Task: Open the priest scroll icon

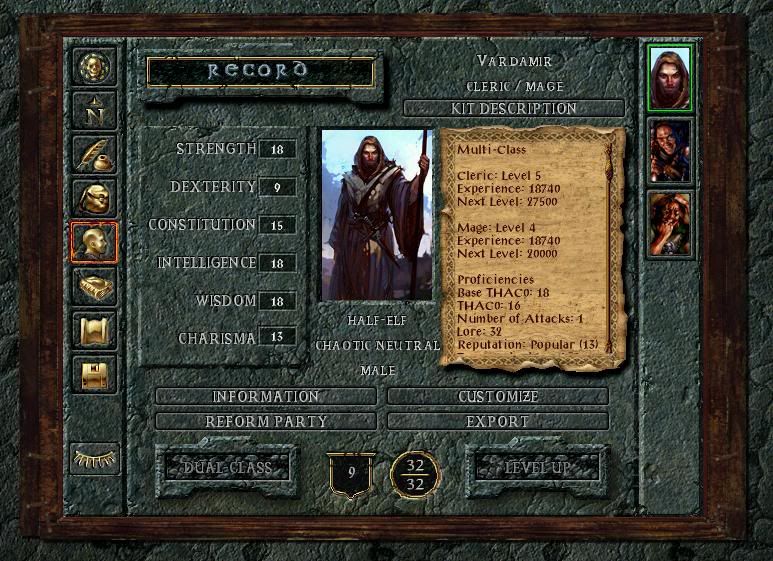Action: pyautogui.click(x=94, y=330)
